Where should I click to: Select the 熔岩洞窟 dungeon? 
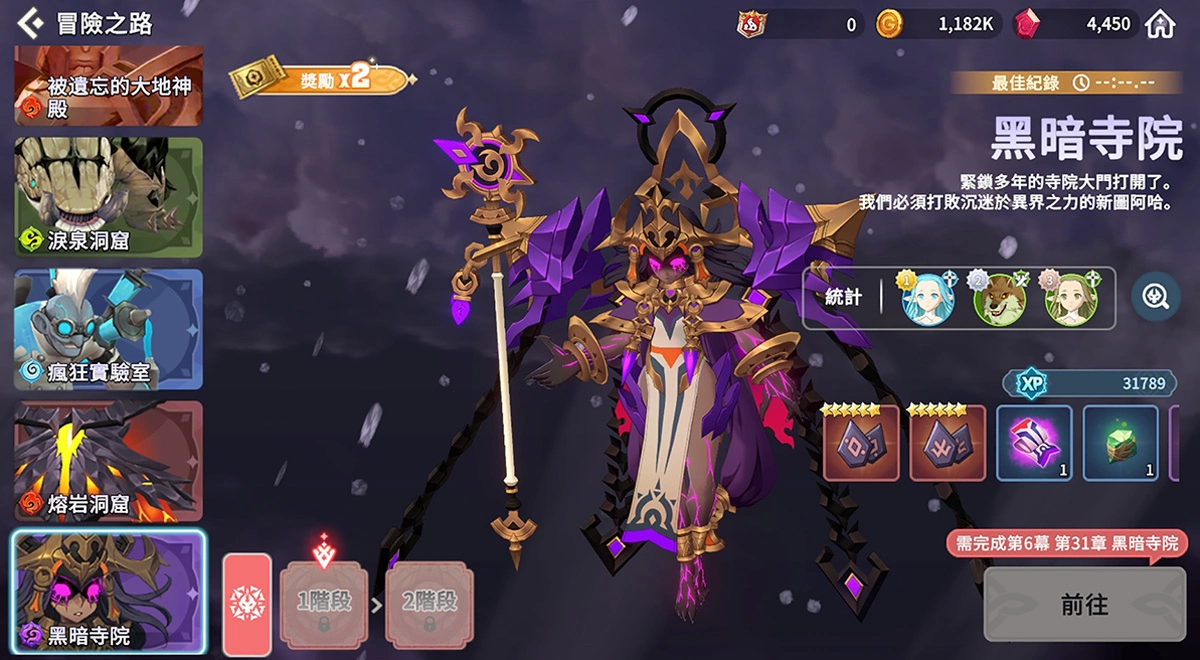[108, 461]
